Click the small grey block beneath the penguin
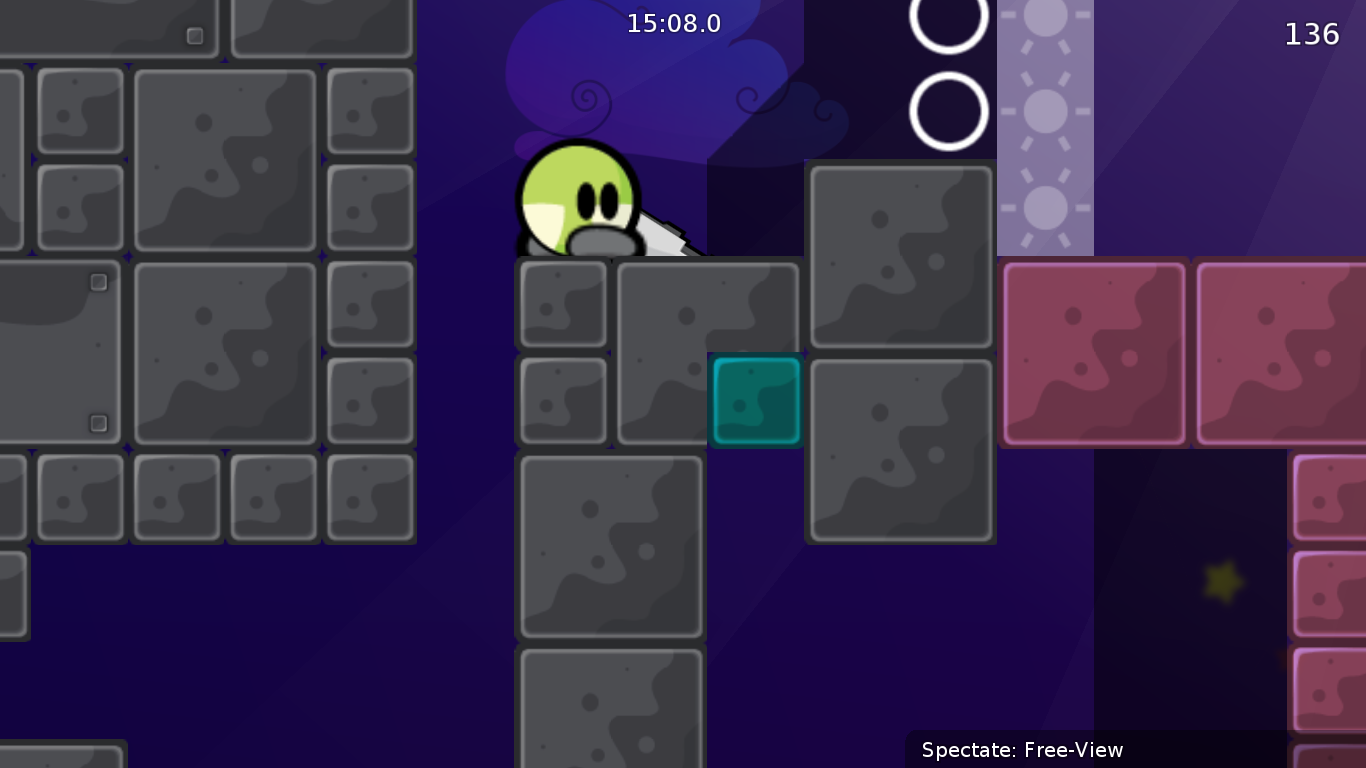The height and width of the screenshot is (768, 1366). [562, 305]
